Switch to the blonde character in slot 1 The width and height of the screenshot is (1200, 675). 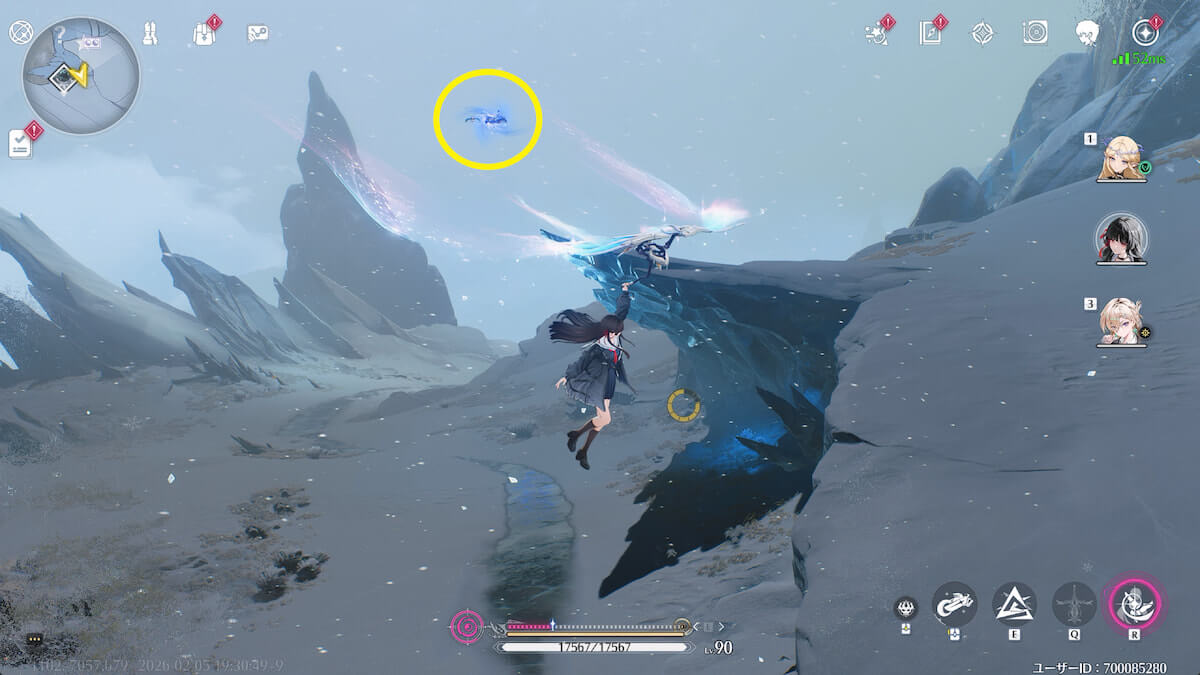click(x=1122, y=158)
